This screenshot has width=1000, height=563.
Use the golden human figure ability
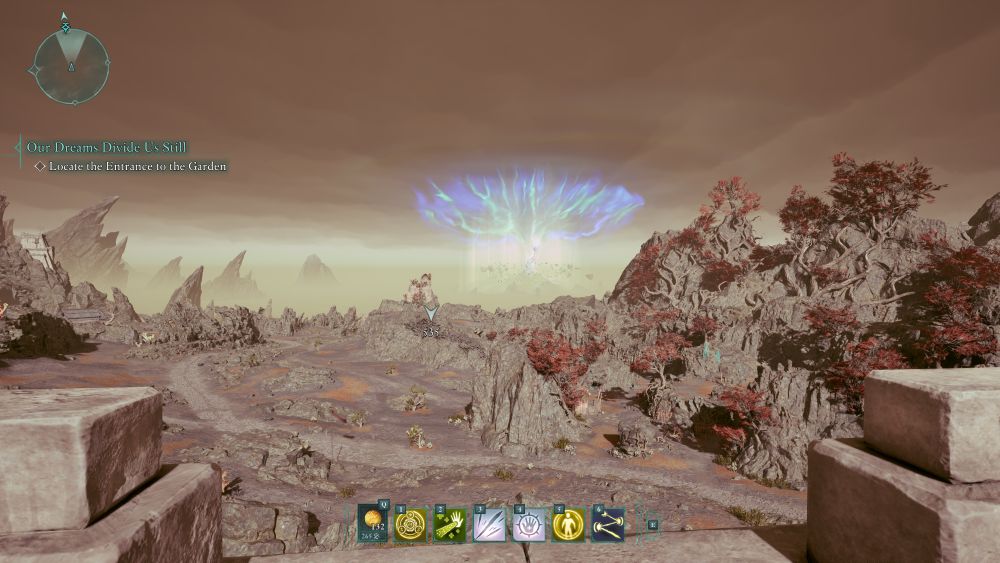click(x=568, y=524)
